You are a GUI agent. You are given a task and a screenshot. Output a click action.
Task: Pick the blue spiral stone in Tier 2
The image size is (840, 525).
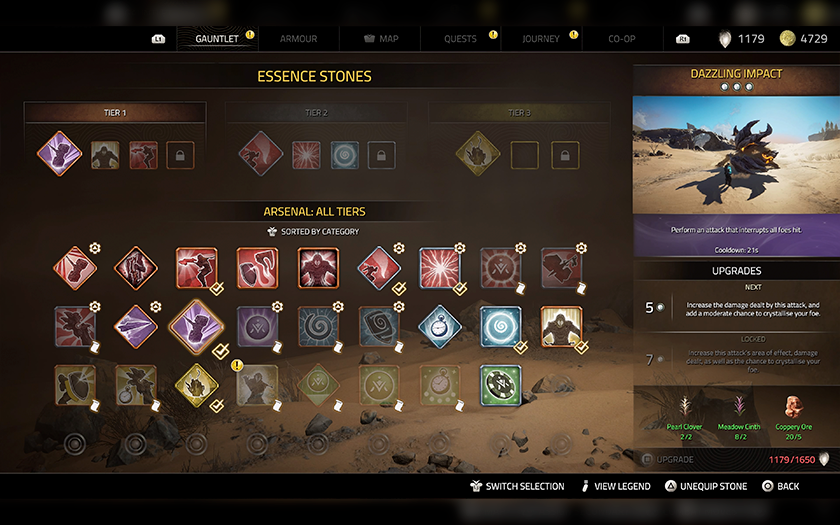click(x=344, y=155)
